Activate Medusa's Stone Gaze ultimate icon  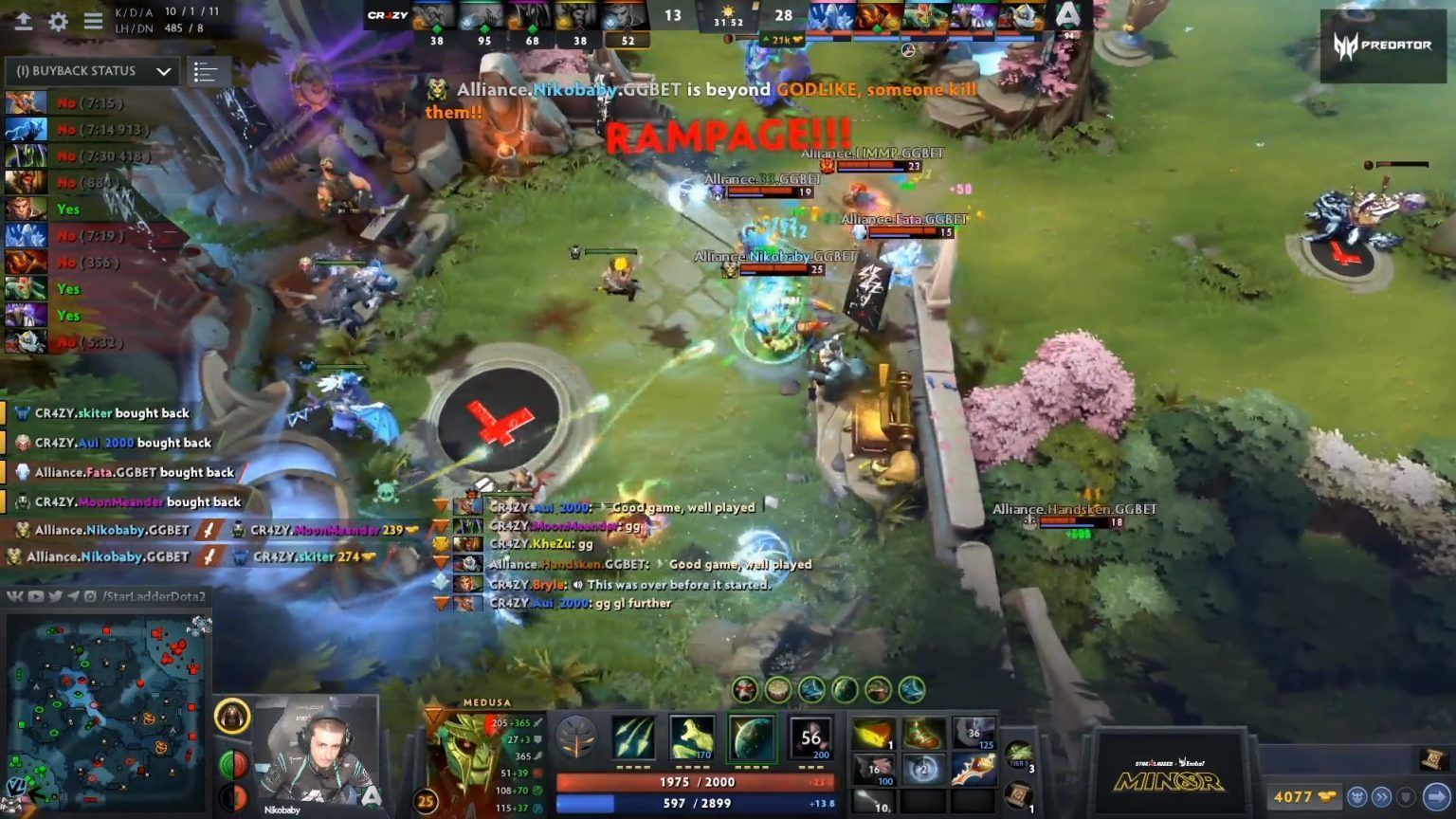(x=810, y=737)
